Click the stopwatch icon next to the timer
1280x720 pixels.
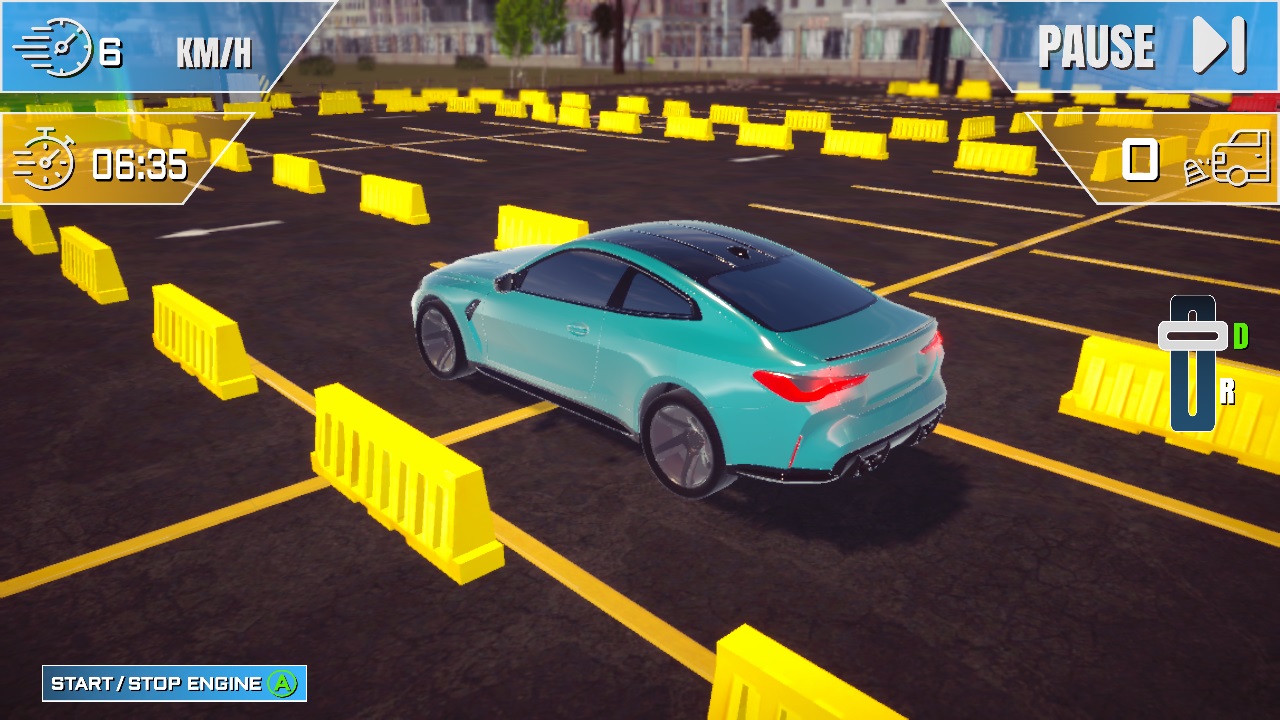pyautogui.click(x=48, y=165)
